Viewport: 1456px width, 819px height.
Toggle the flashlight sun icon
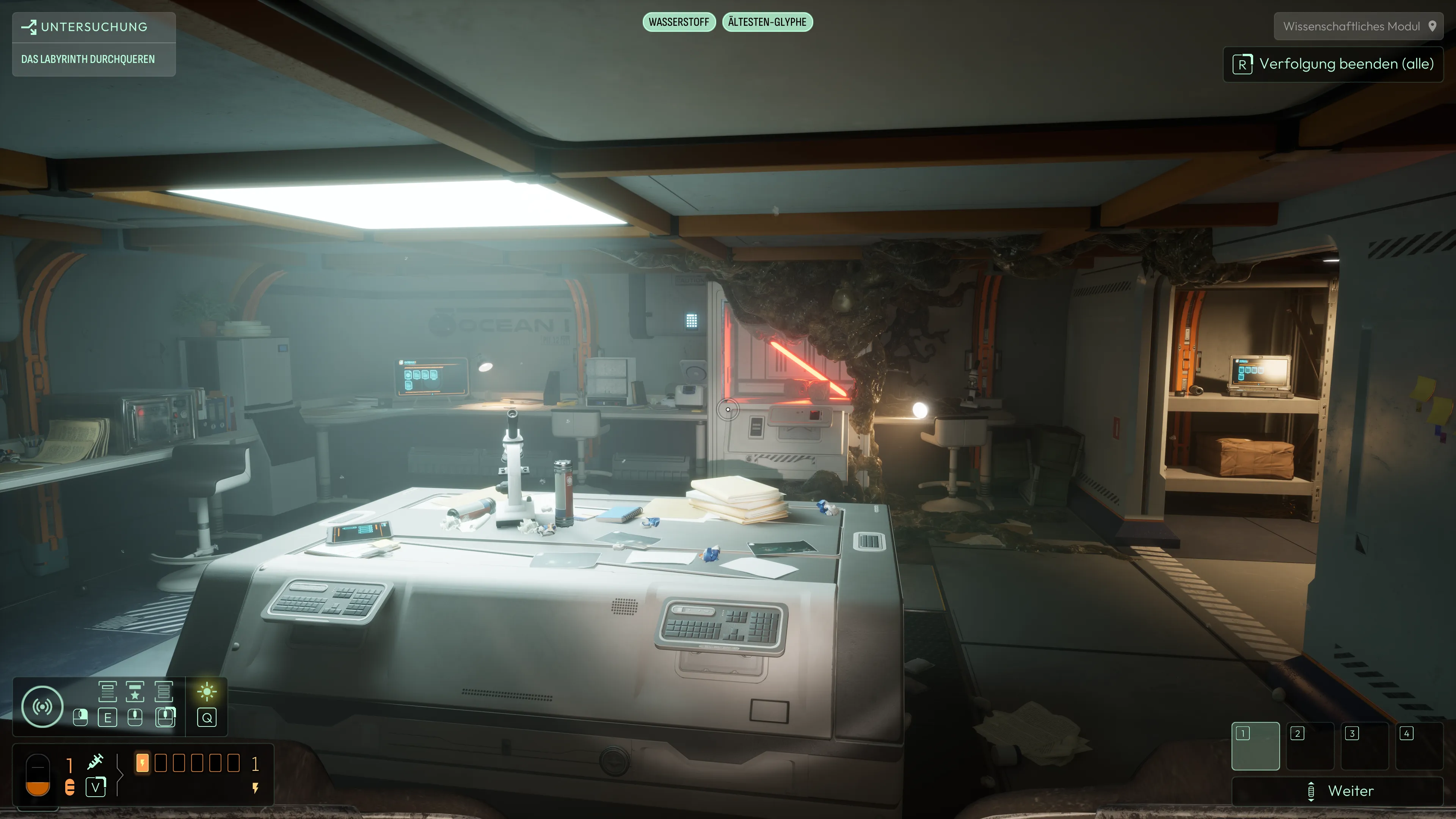pyautogui.click(x=207, y=691)
